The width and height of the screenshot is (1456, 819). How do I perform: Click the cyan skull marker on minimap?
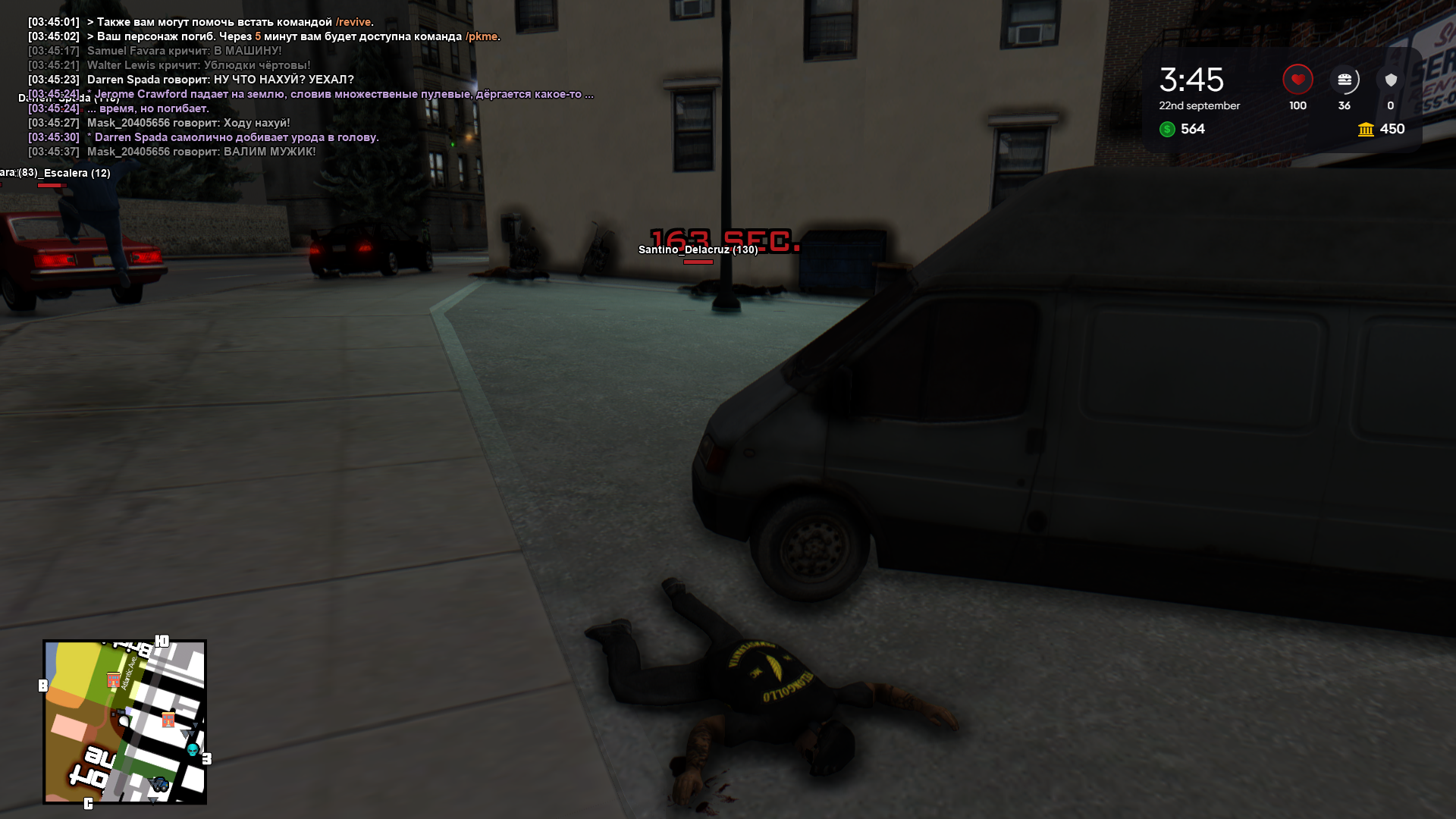click(x=193, y=749)
